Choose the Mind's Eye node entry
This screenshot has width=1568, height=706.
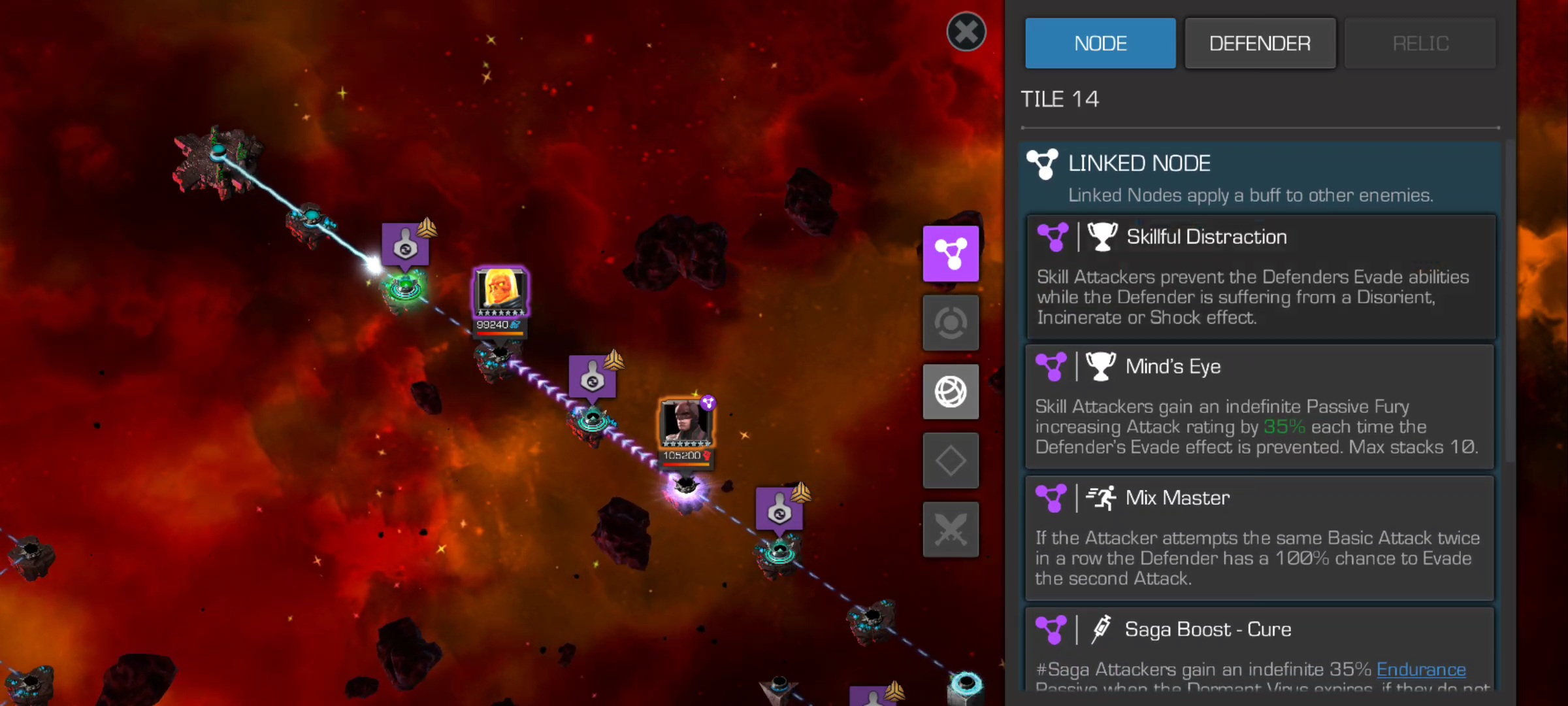pos(1260,407)
